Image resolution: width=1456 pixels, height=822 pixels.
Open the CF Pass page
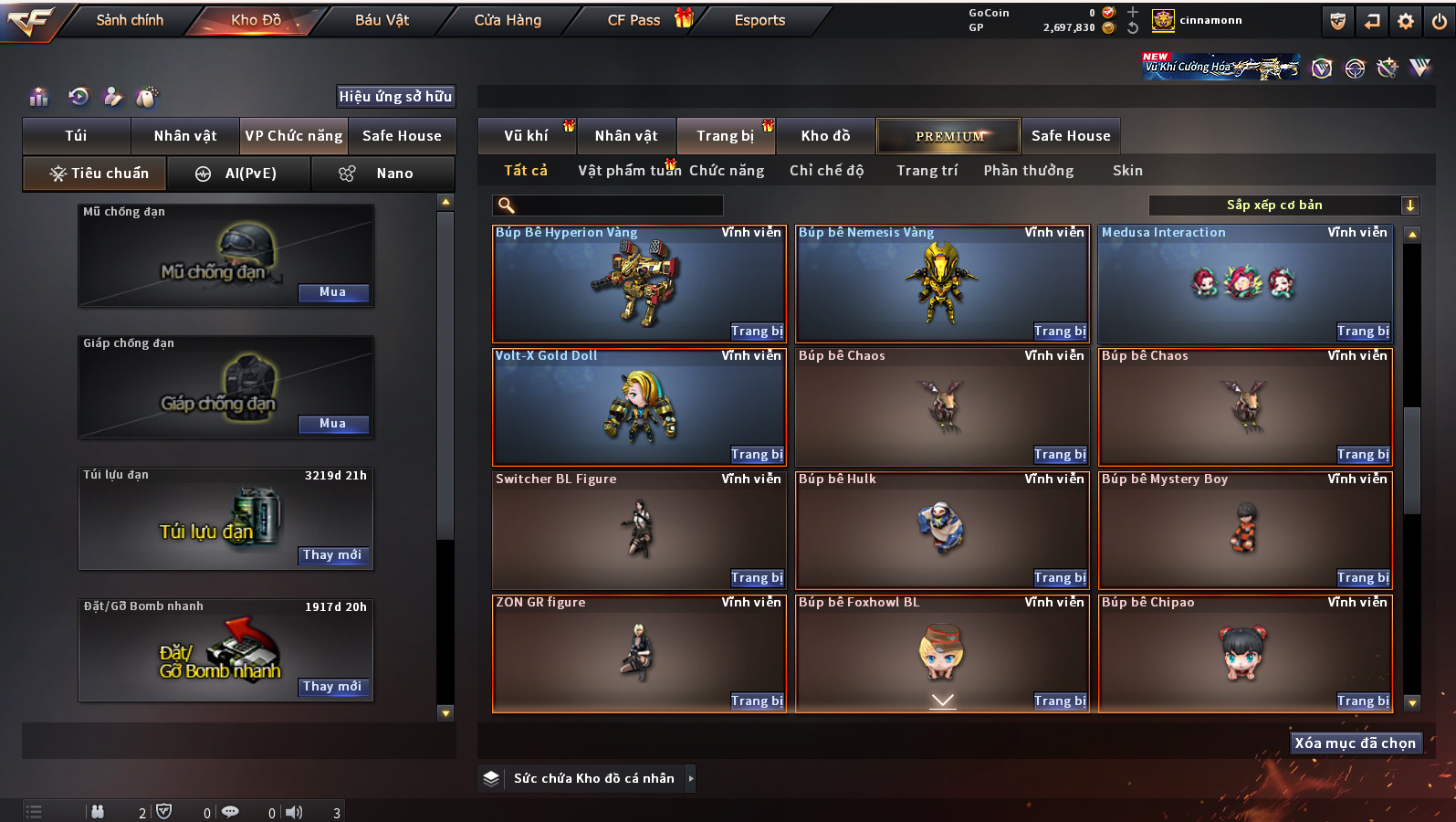[x=634, y=20]
